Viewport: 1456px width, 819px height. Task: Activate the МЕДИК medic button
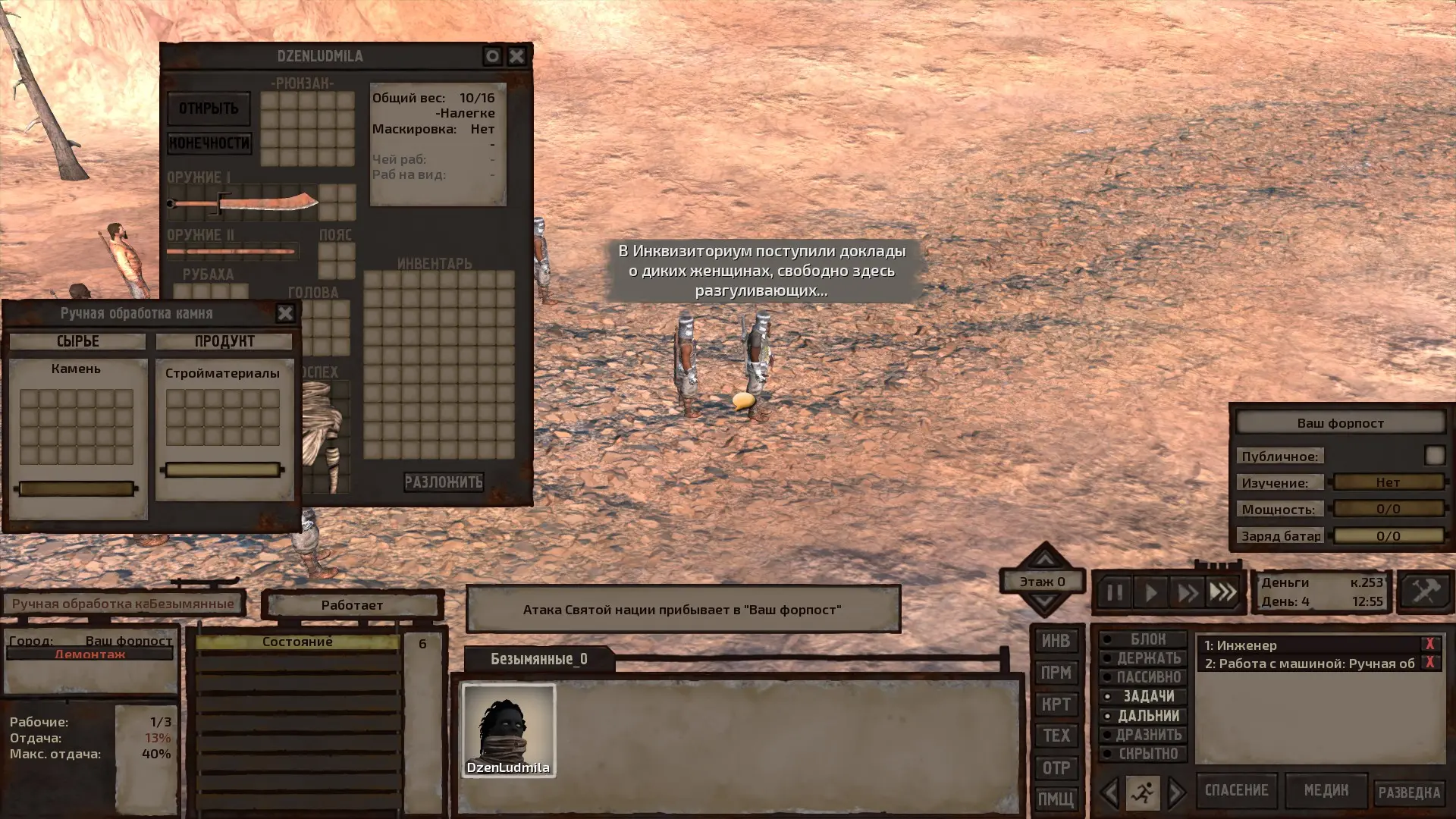coord(1326,791)
